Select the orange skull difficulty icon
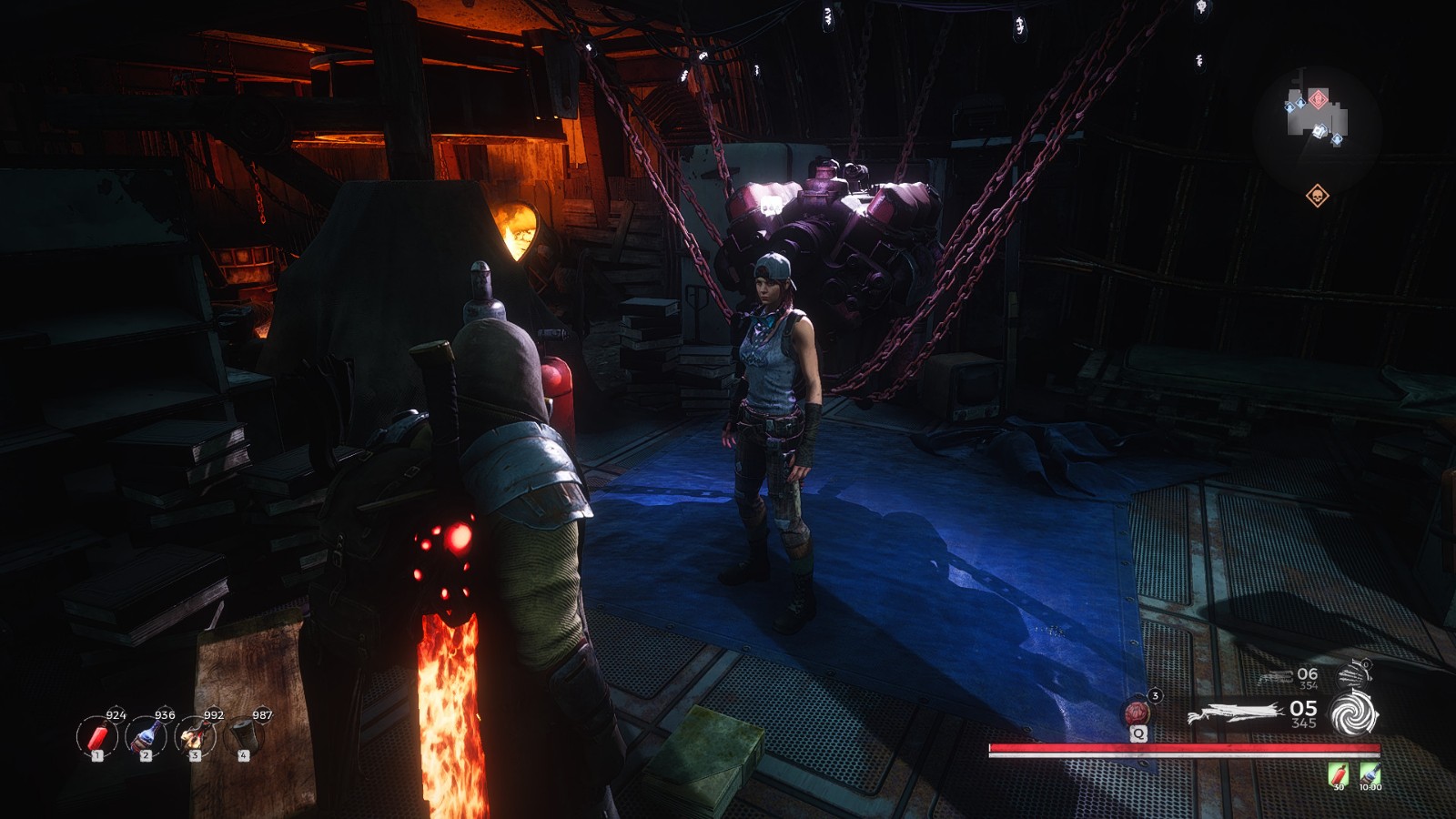Screen dimensions: 1456x819 (x=1317, y=196)
